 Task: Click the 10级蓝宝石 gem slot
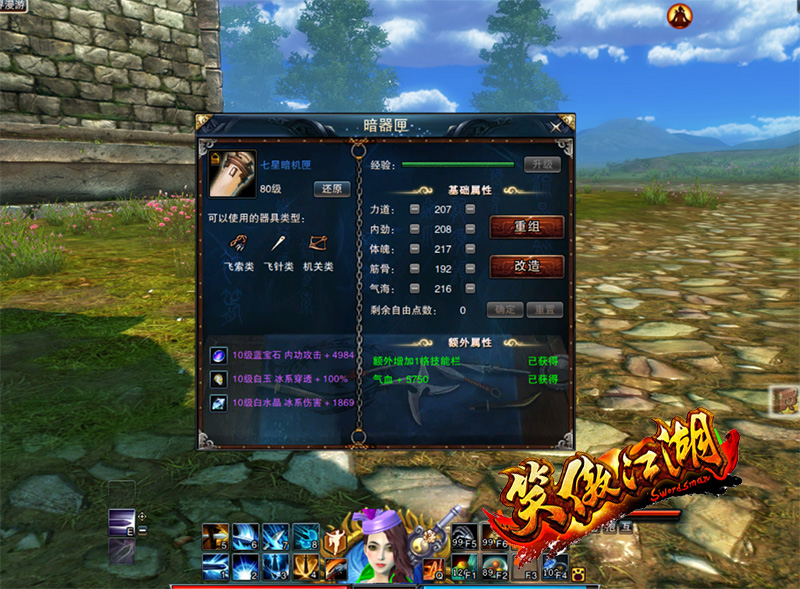[x=217, y=356]
